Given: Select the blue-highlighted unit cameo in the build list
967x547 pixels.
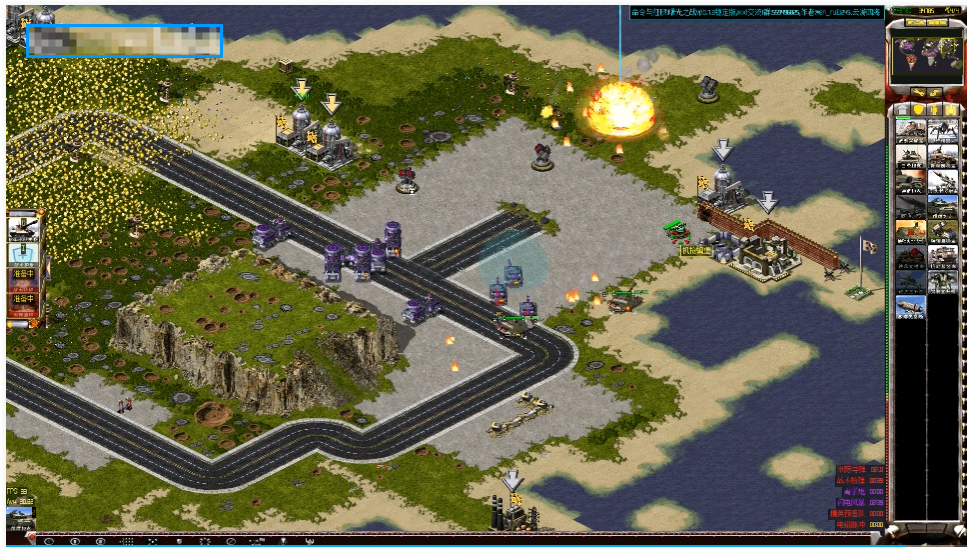Looking at the screenshot, I should click(910, 306).
